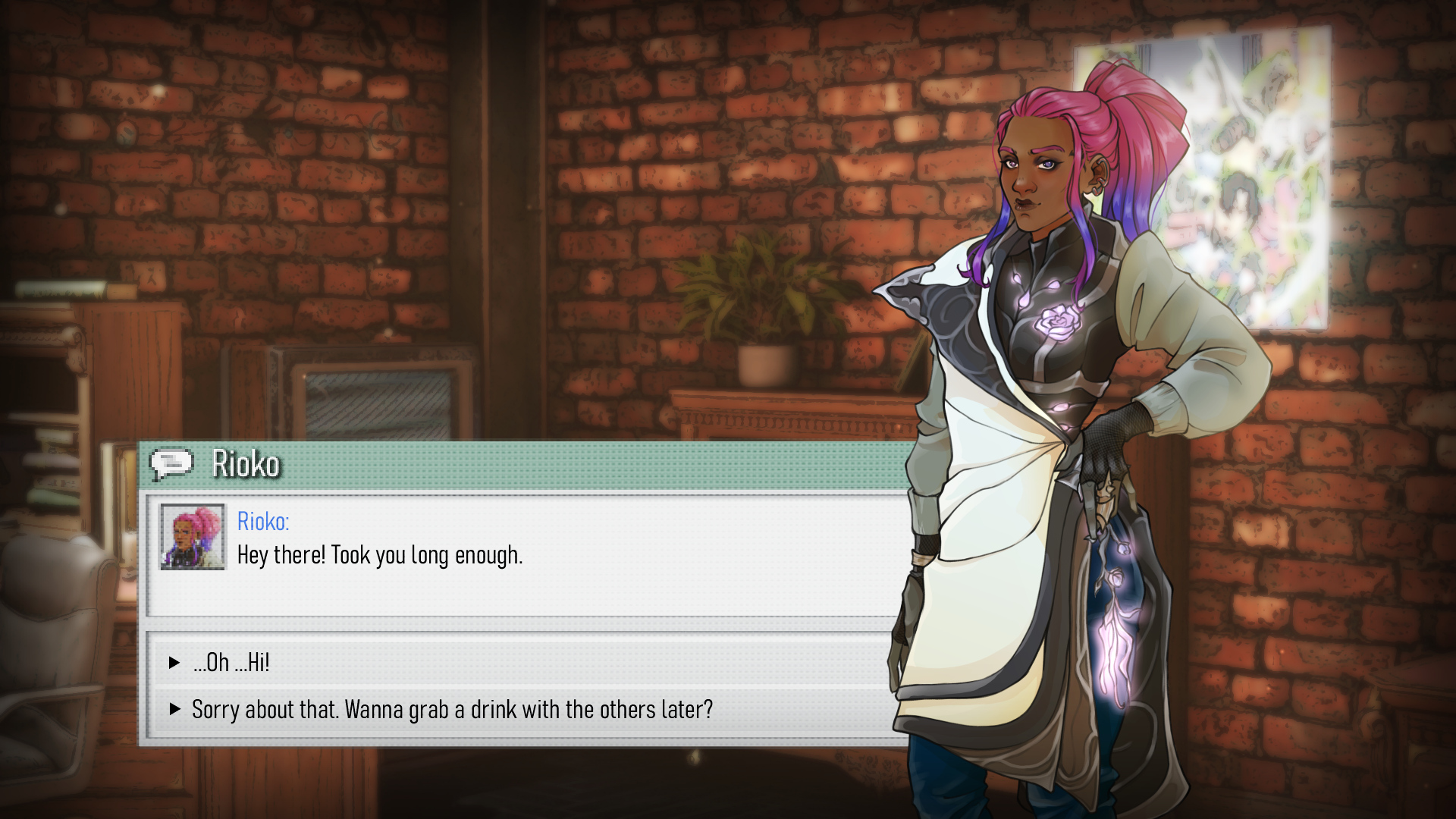
Task: Select "Sorry about that" drink invitation reply
Action: click(452, 710)
